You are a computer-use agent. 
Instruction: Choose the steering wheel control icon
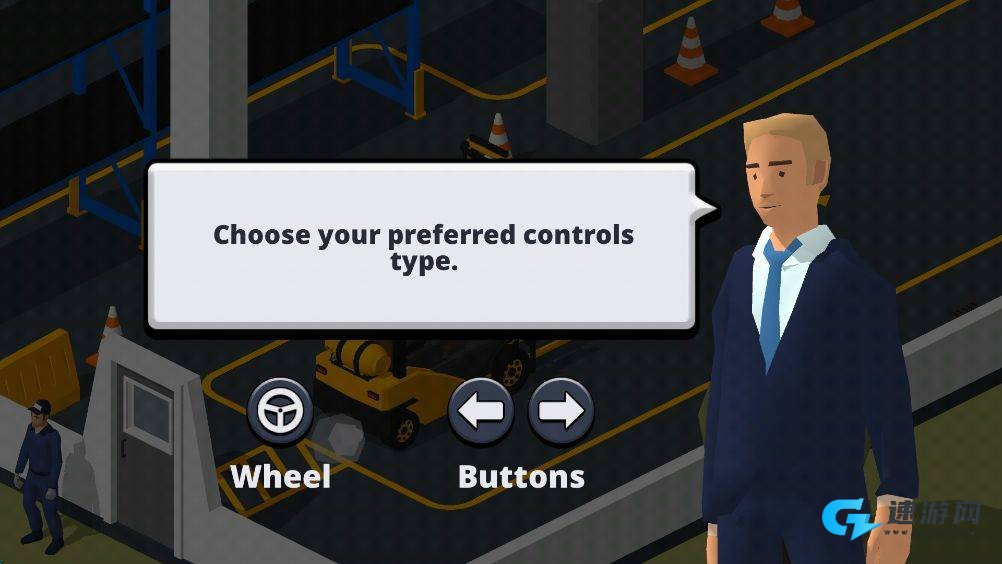[x=280, y=411]
